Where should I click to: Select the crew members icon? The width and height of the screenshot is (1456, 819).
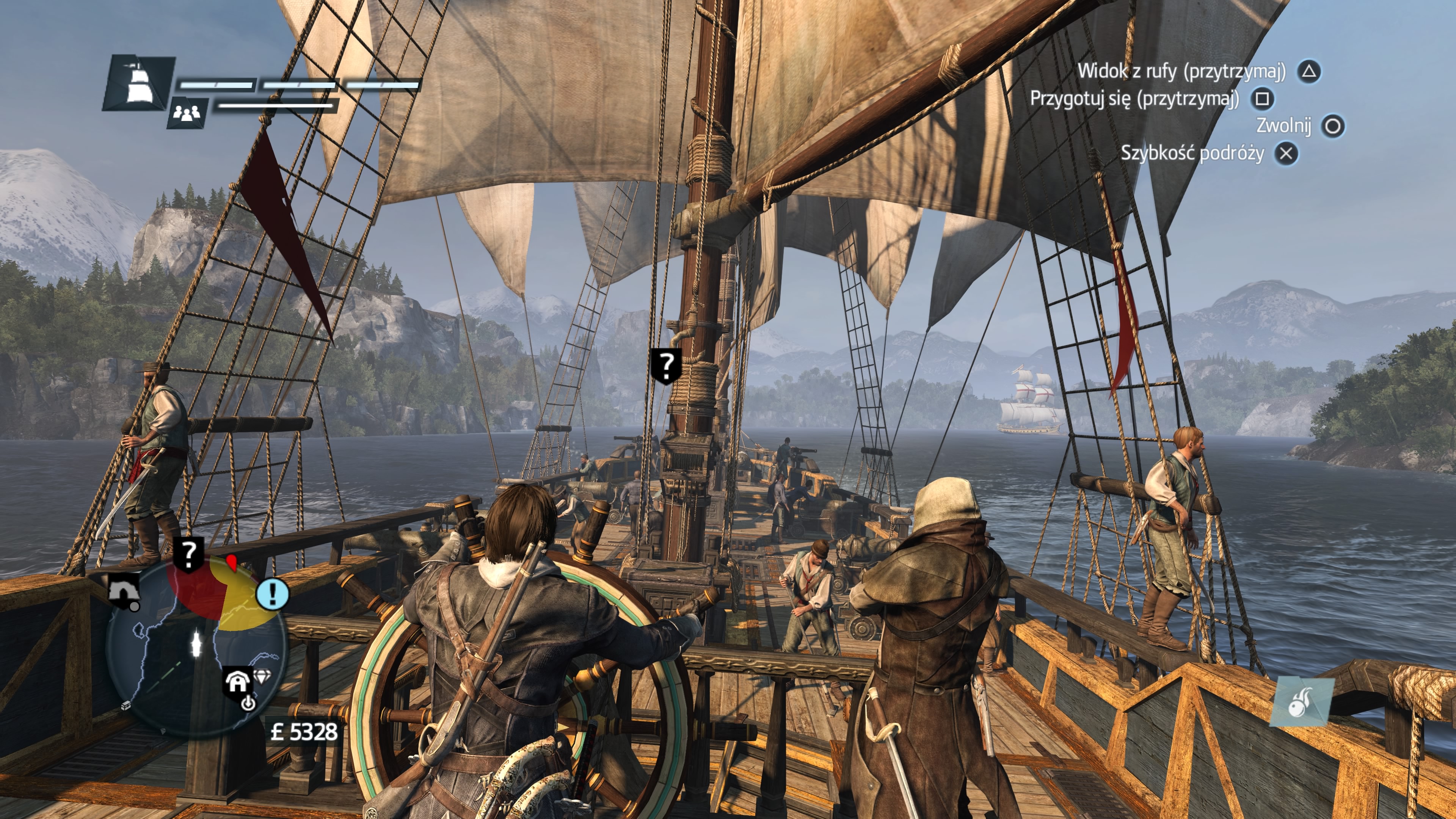(187, 113)
